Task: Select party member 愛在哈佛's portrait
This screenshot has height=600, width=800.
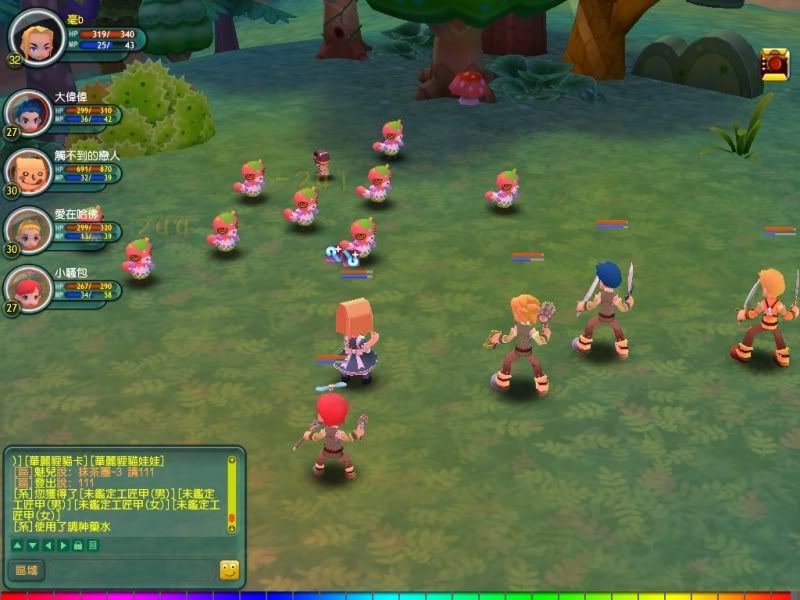Action: (27, 229)
